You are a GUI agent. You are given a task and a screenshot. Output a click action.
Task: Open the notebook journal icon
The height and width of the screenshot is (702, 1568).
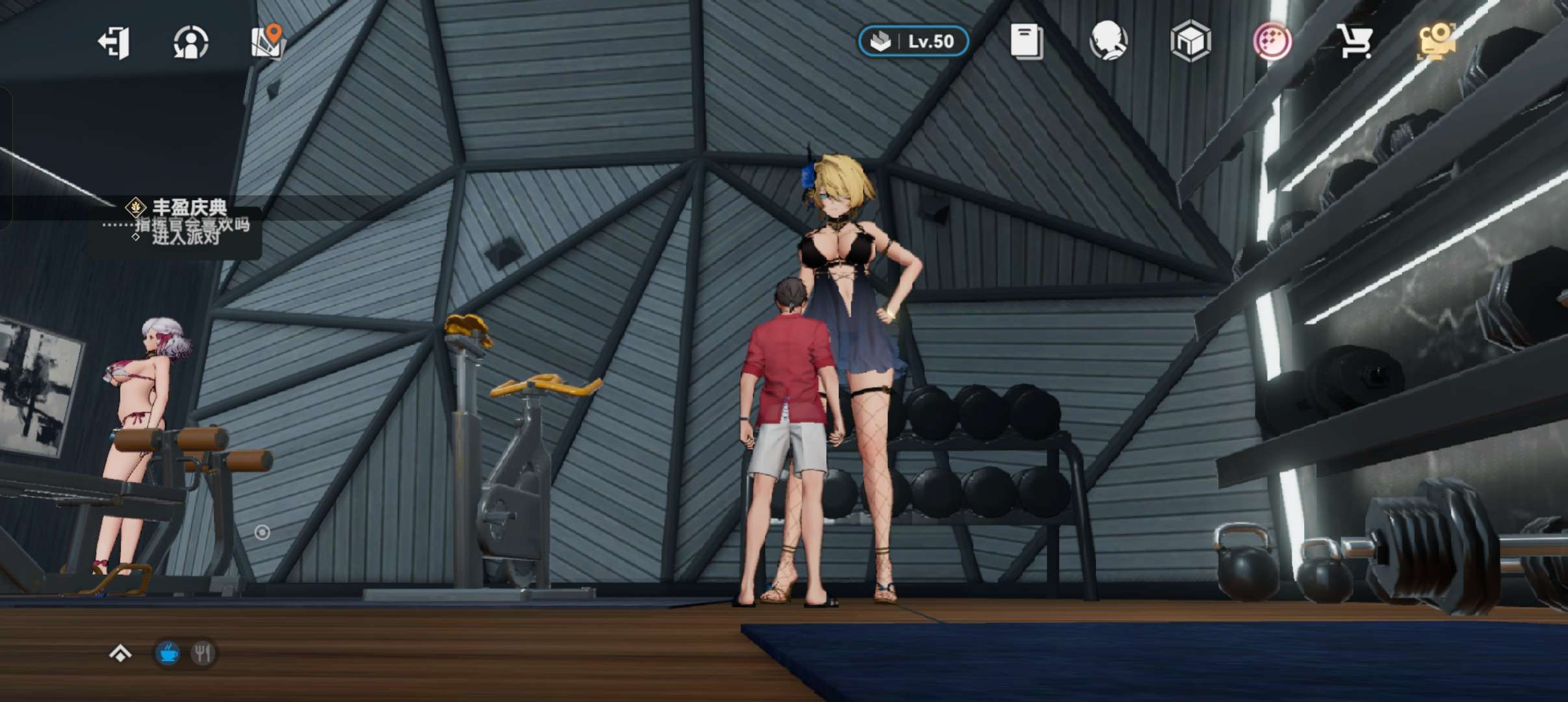pos(1026,42)
